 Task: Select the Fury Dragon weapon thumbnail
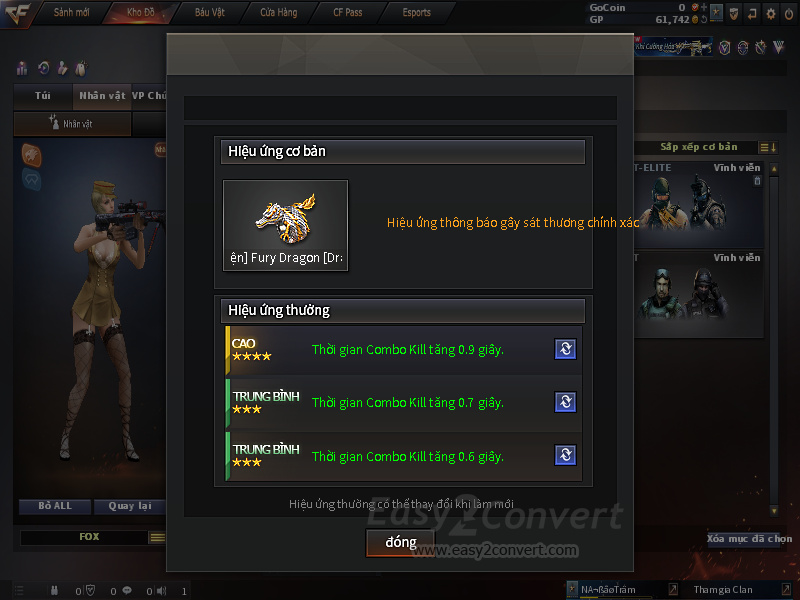[285, 225]
